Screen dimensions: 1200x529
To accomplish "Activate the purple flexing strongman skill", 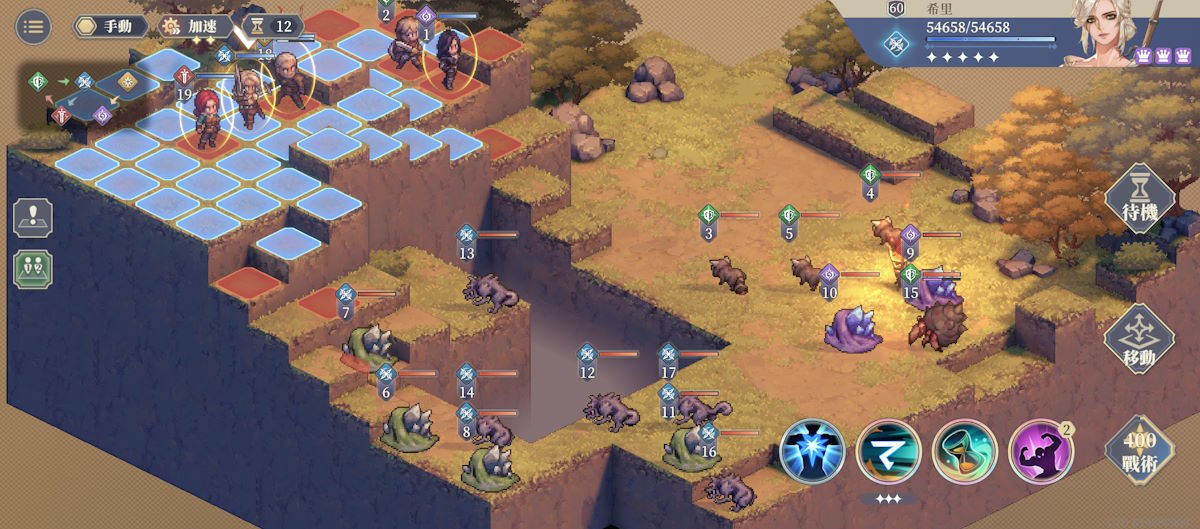I will 1040,452.
